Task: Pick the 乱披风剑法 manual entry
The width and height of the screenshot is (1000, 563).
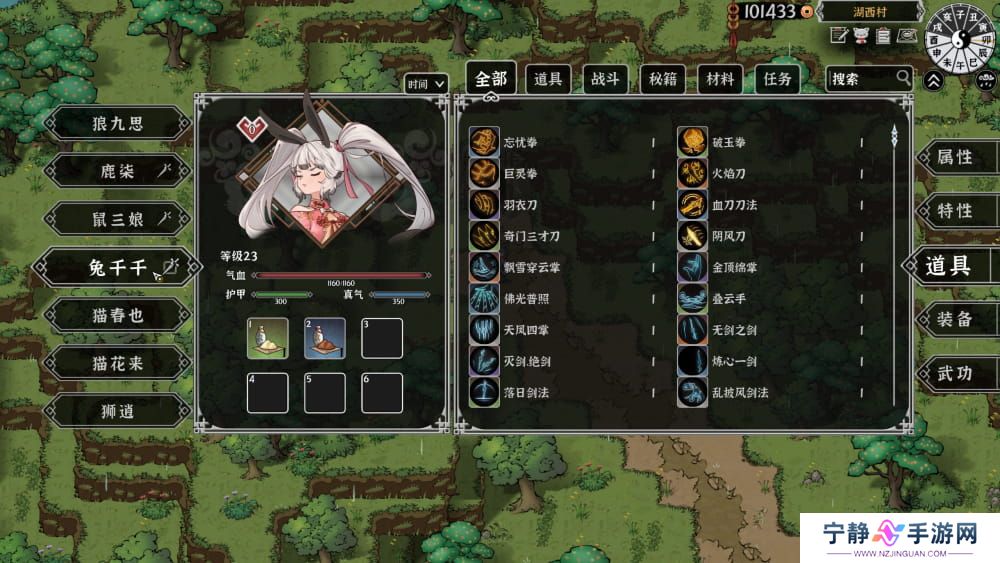Action: 740,393
